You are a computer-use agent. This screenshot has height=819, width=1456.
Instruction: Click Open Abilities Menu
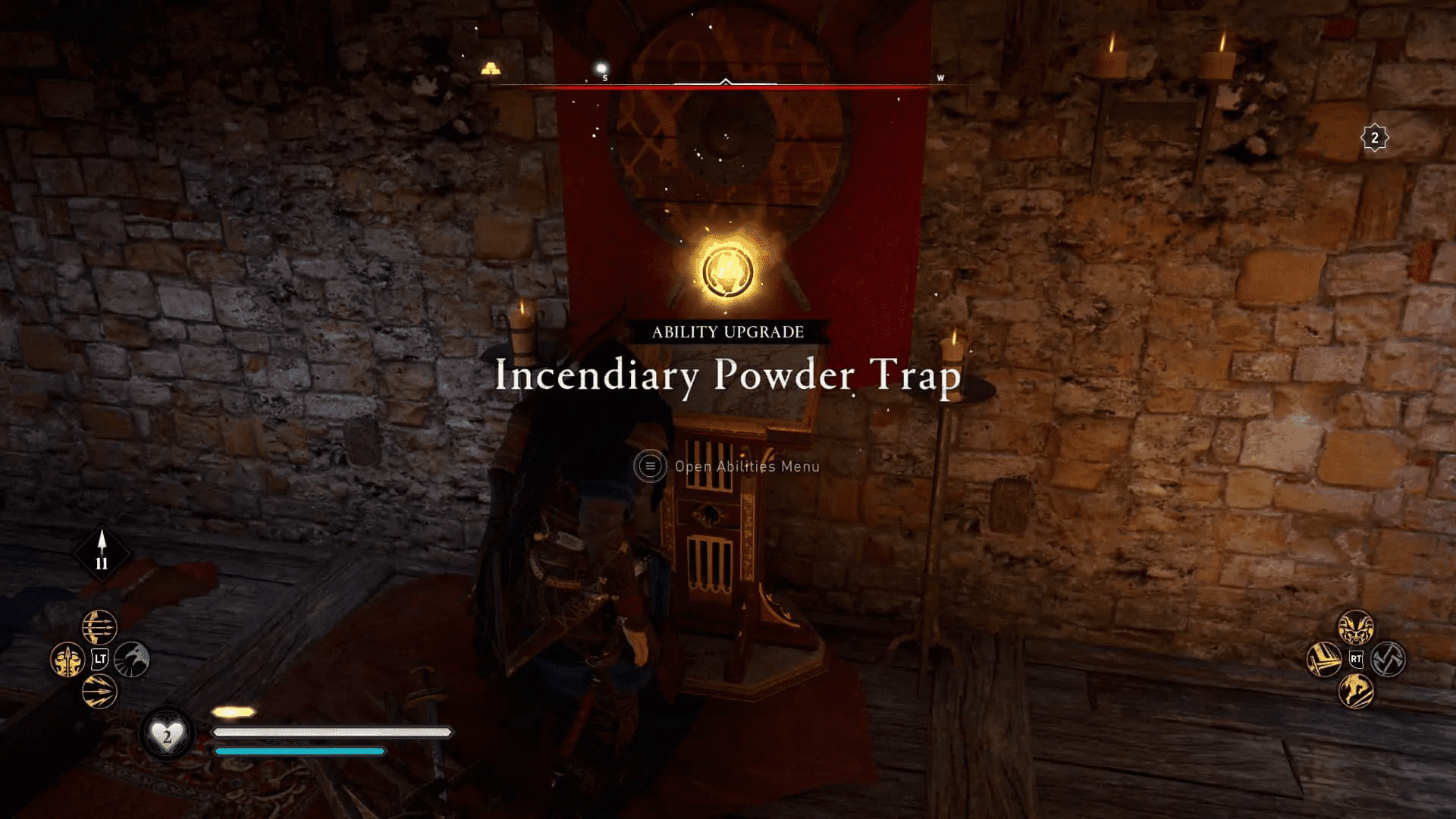tap(747, 466)
